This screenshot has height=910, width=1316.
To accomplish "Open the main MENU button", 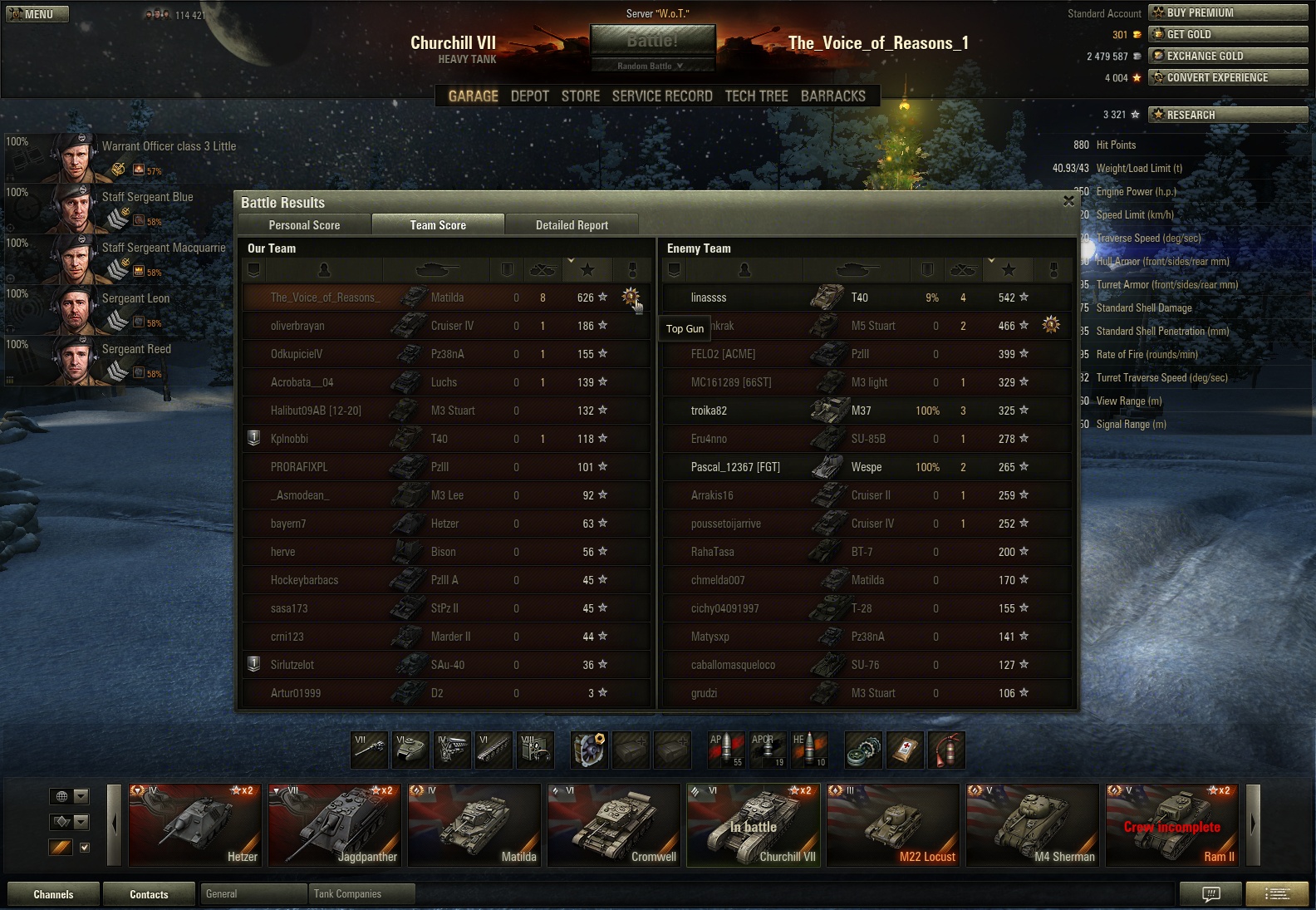I will point(37,14).
